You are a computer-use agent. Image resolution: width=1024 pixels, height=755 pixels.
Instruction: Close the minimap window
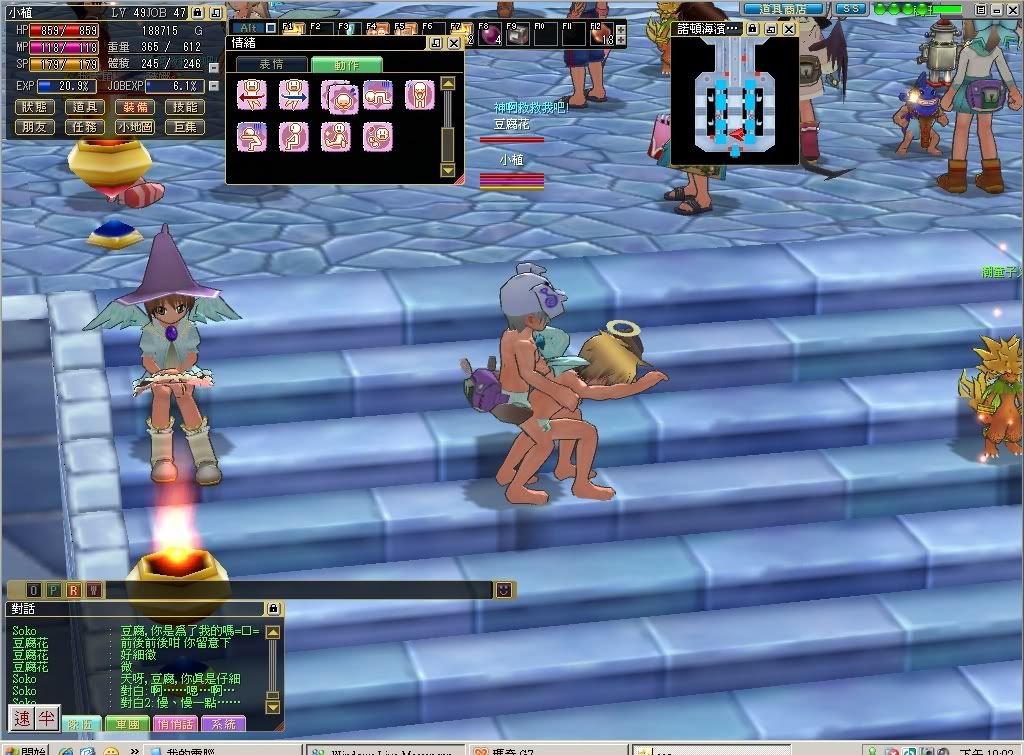click(x=788, y=29)
